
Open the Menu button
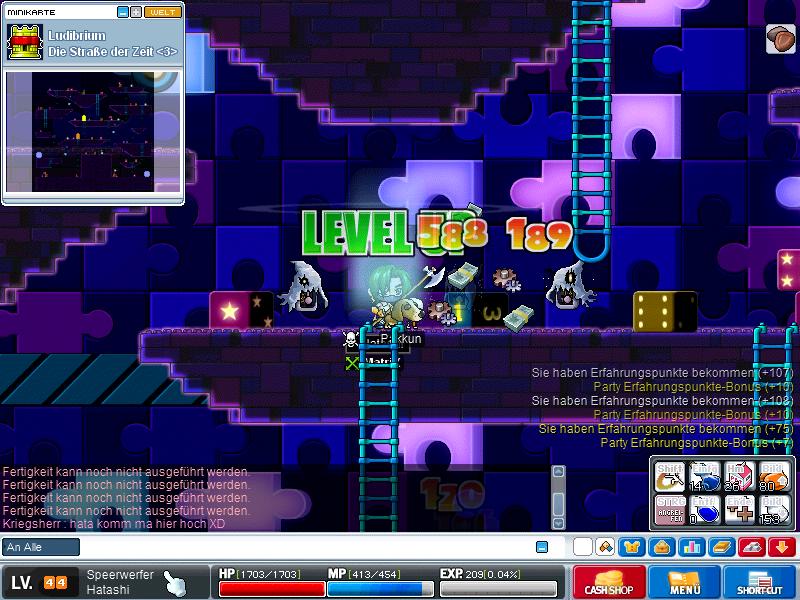tap(685, 583)
